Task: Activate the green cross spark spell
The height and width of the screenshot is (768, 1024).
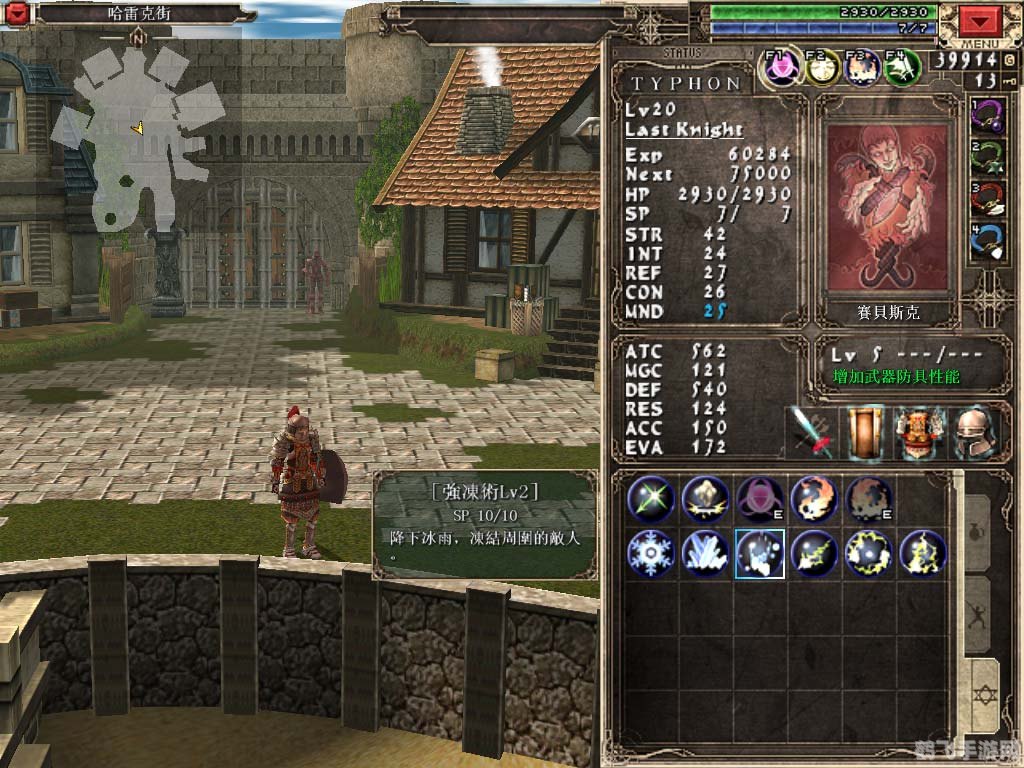Action: click(x=651, y=499)
